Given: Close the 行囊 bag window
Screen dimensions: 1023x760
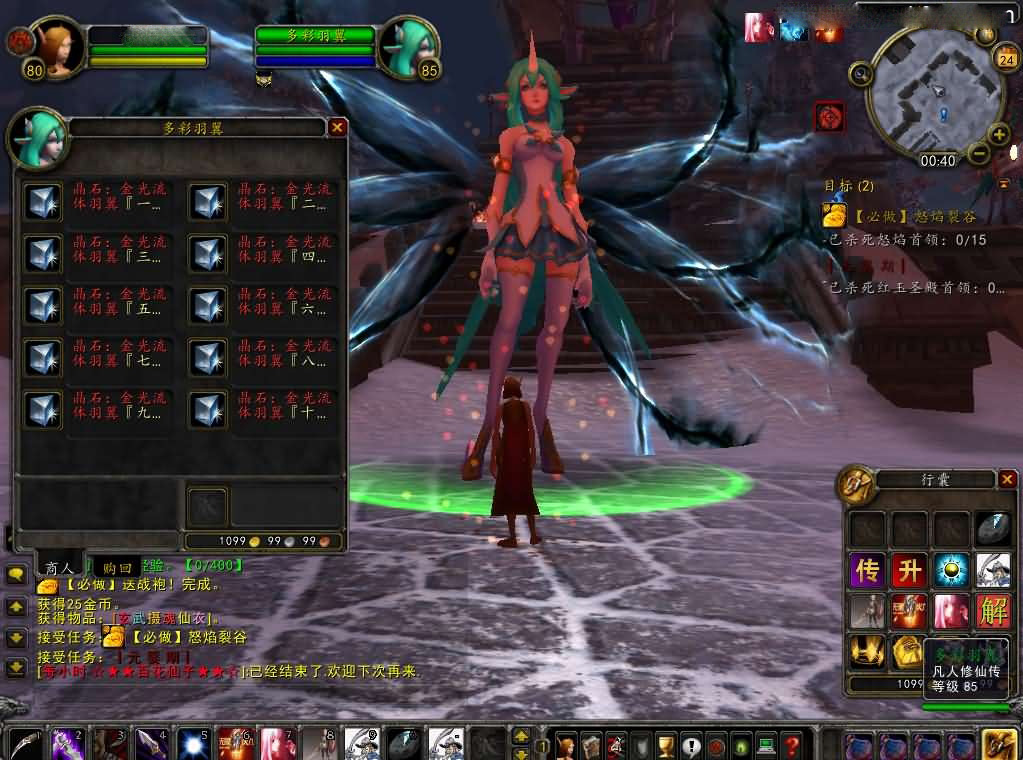Looking at the screenshot, I should [1007, 480].
